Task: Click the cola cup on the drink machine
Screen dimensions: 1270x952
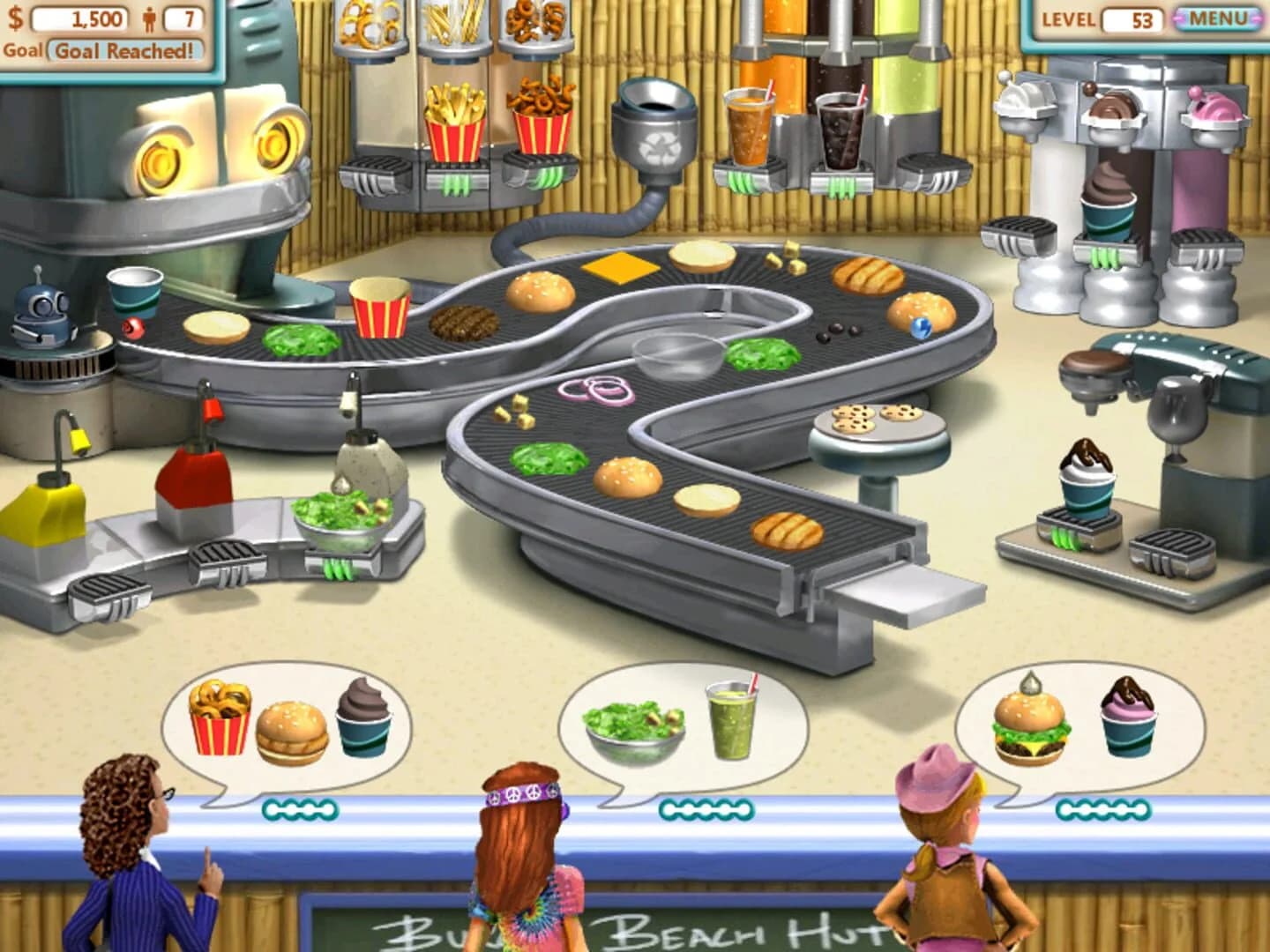Action: [x=839, y=132]
